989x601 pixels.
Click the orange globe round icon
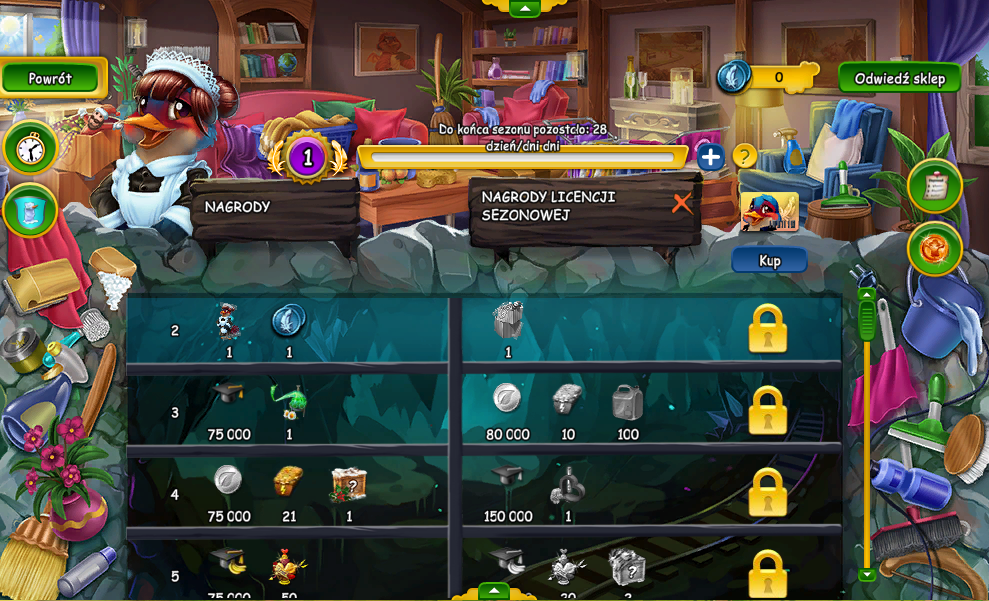coord(935,248)
